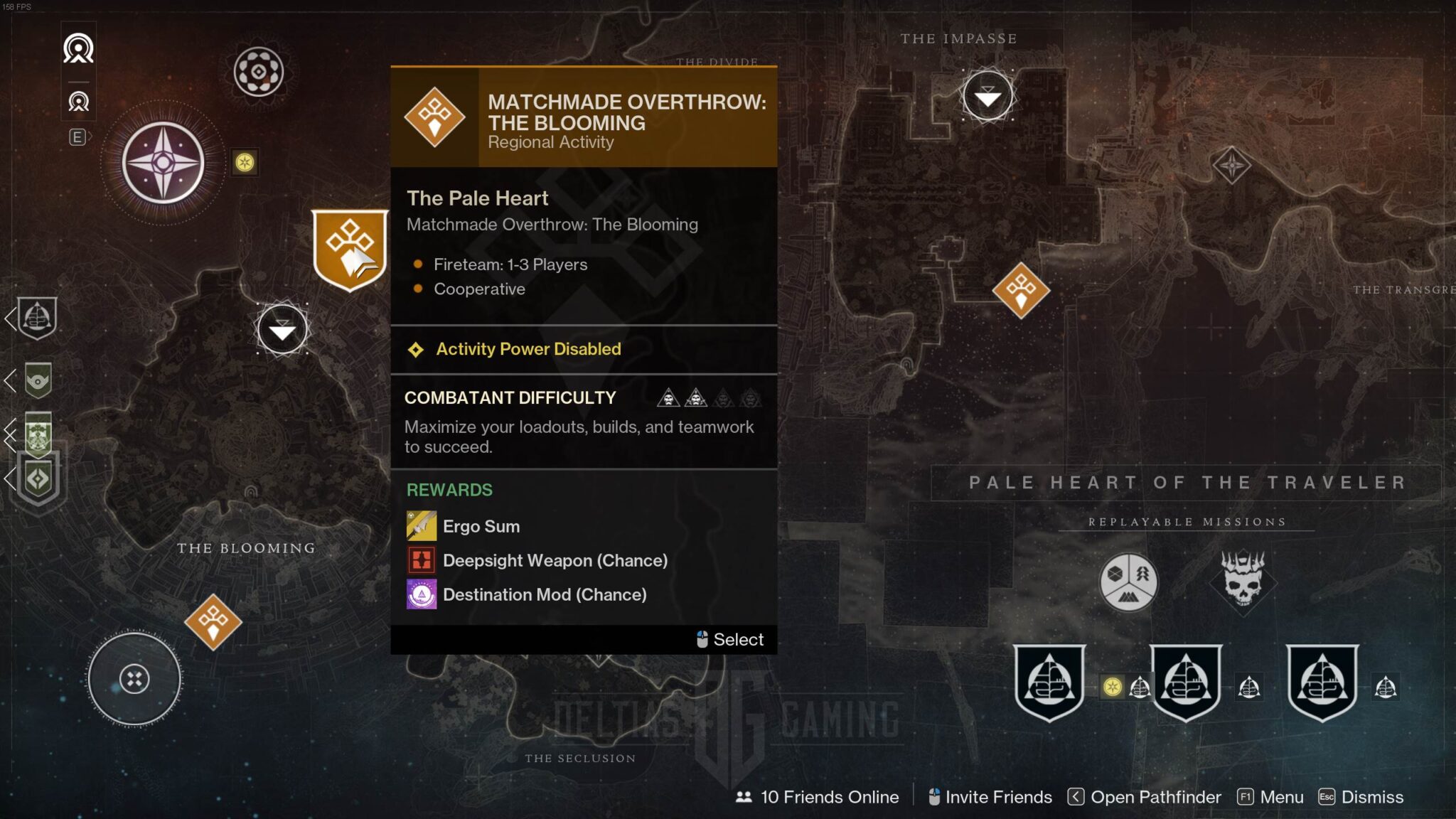
Task: Select the crowned skull replayable mission
Action: [1243, 581]
